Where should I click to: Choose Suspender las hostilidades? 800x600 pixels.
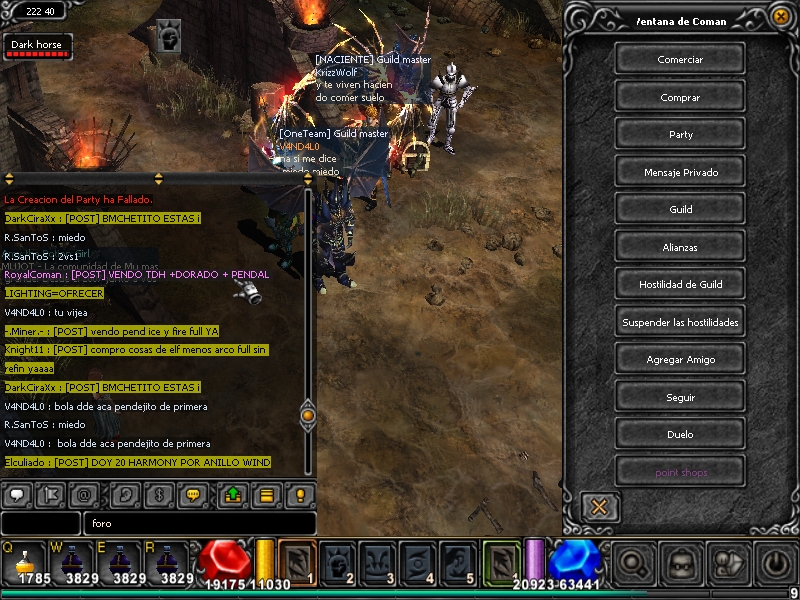tap(680, 322)
